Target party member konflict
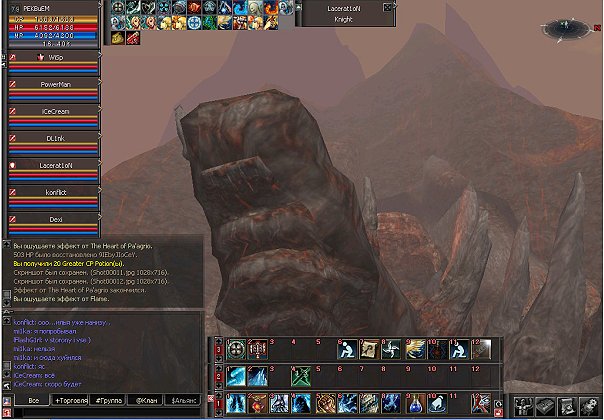 click(x=55, y=192)
